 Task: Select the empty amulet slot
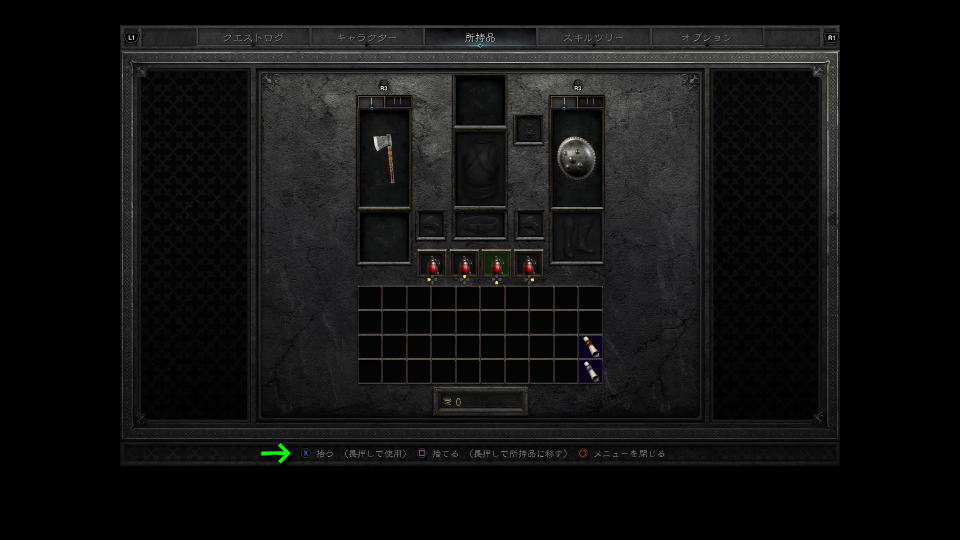pos(528,129)
